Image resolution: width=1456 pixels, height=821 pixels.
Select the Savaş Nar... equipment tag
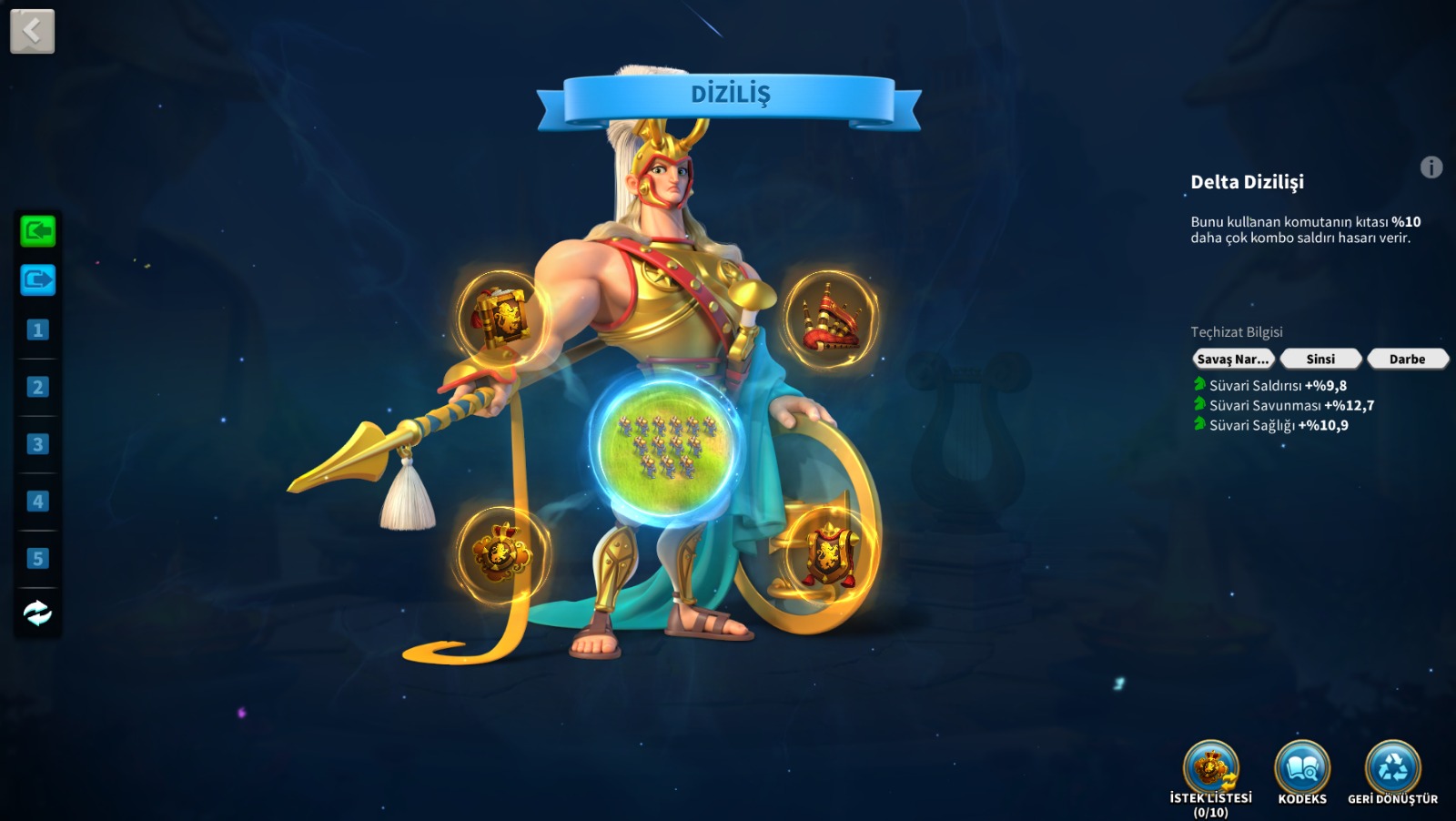click(1232, 359)
